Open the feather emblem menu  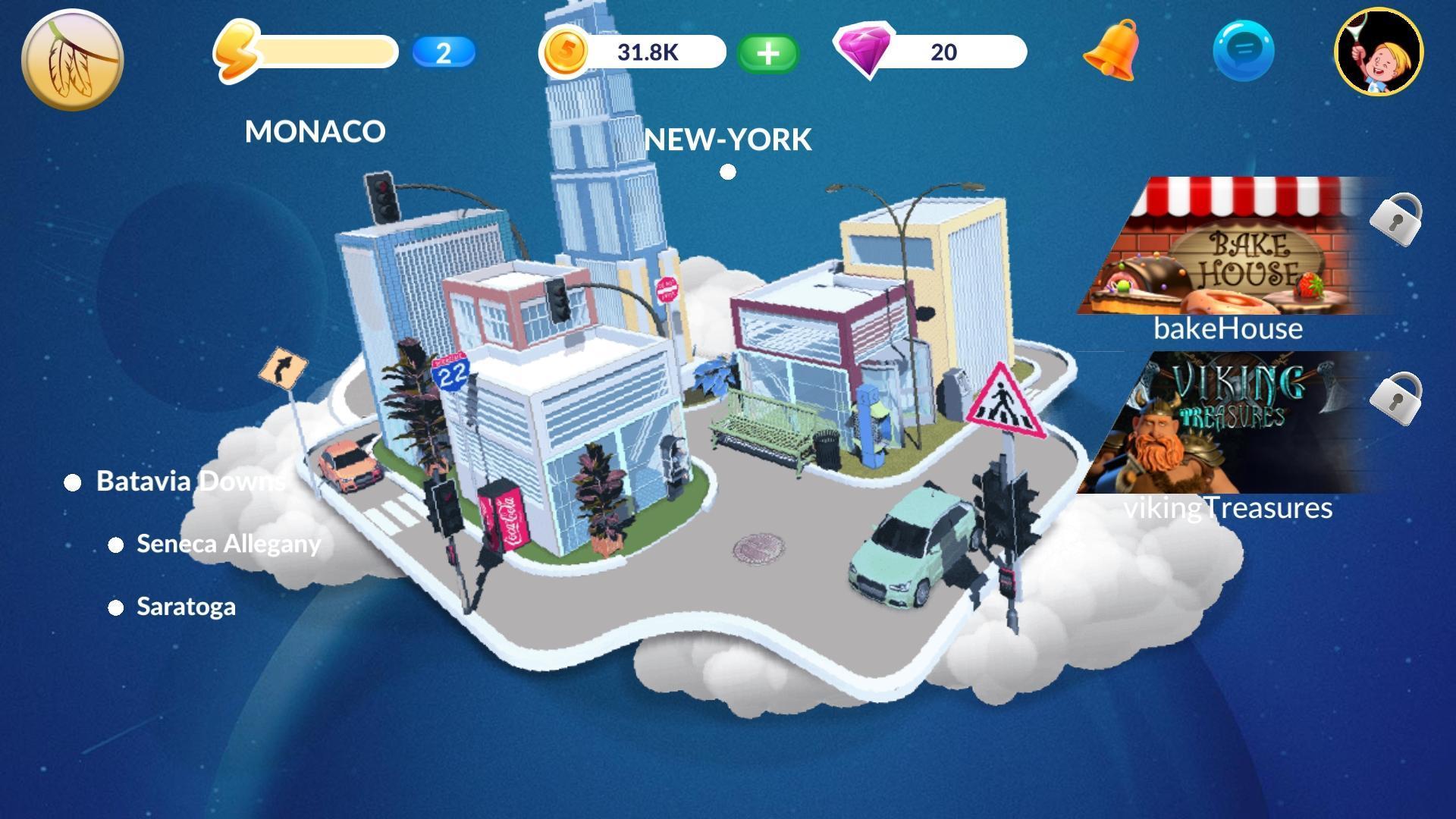pos(72,59)
